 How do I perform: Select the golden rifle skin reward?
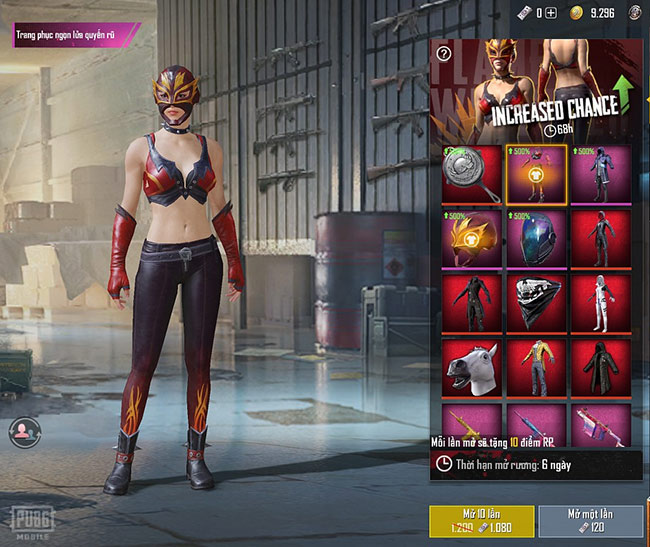[471, 422]
